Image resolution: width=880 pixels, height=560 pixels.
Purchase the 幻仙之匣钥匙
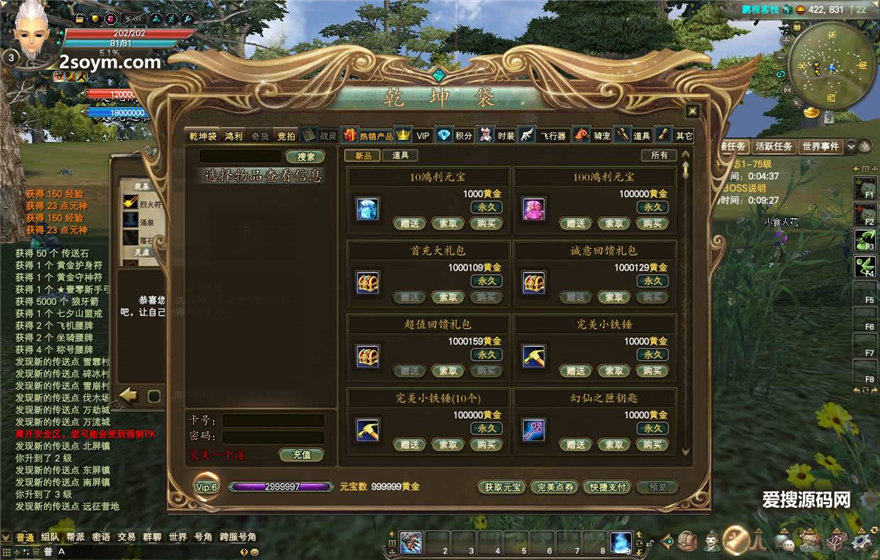click(651, 445)
